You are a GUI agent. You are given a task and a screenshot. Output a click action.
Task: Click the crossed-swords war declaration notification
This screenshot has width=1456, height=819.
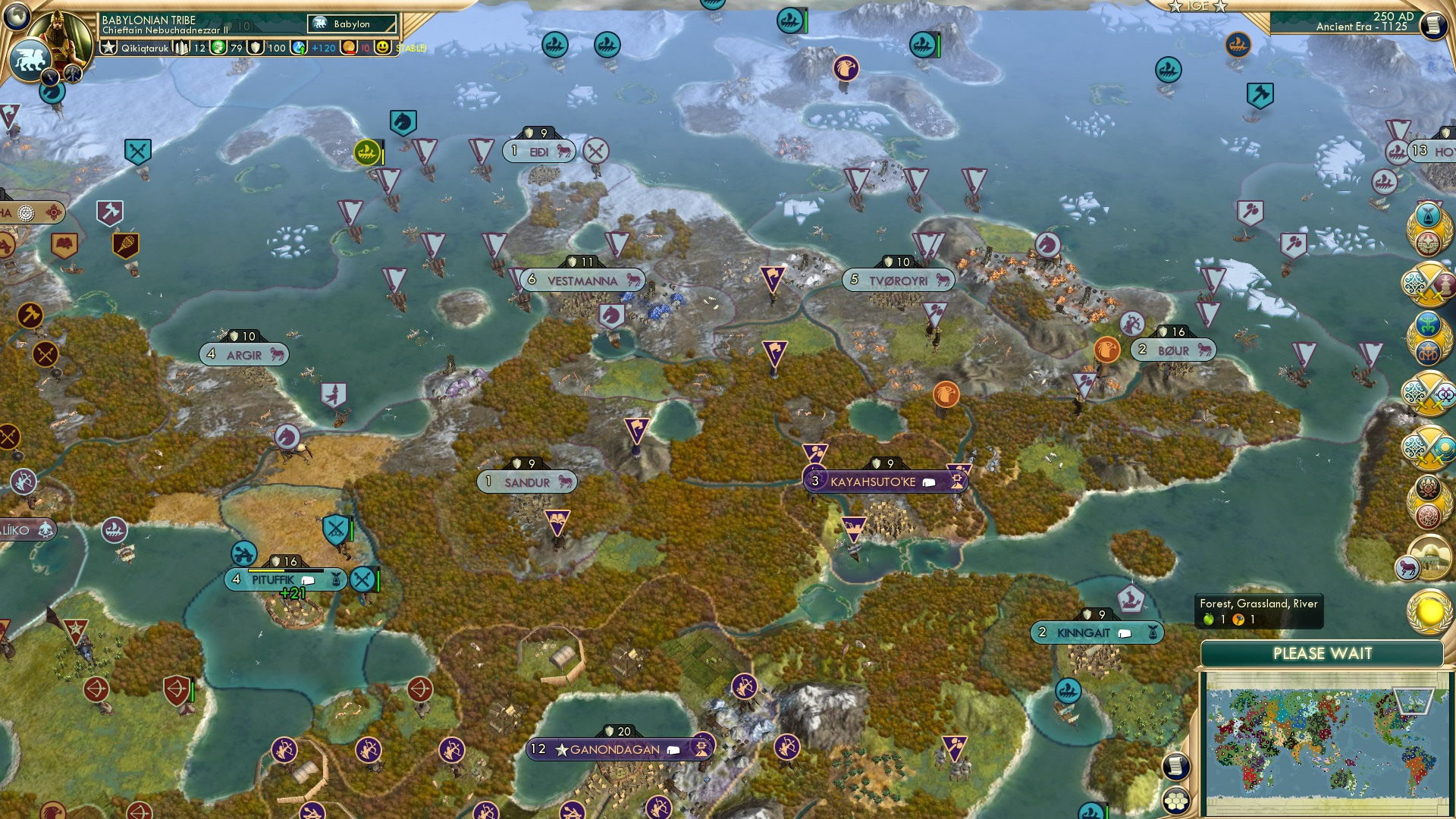click(1426, 282)
